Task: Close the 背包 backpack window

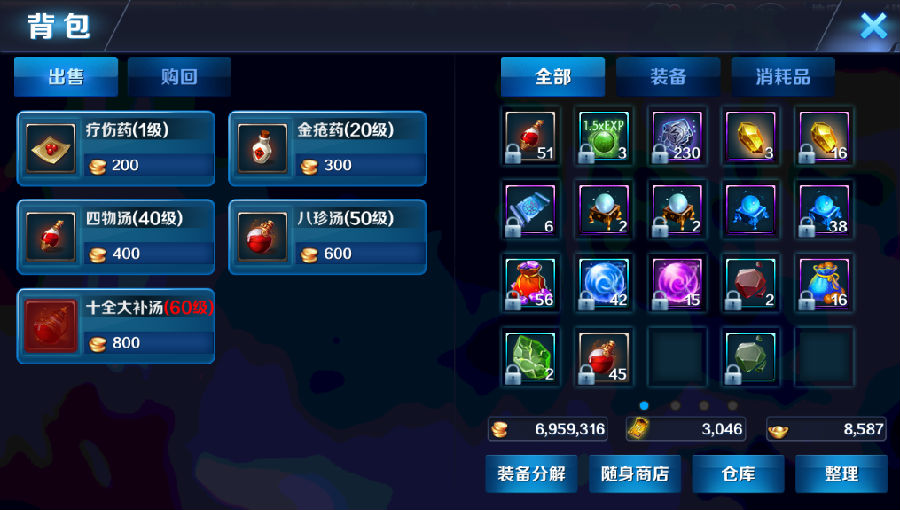Action: (x=873, y=26)
